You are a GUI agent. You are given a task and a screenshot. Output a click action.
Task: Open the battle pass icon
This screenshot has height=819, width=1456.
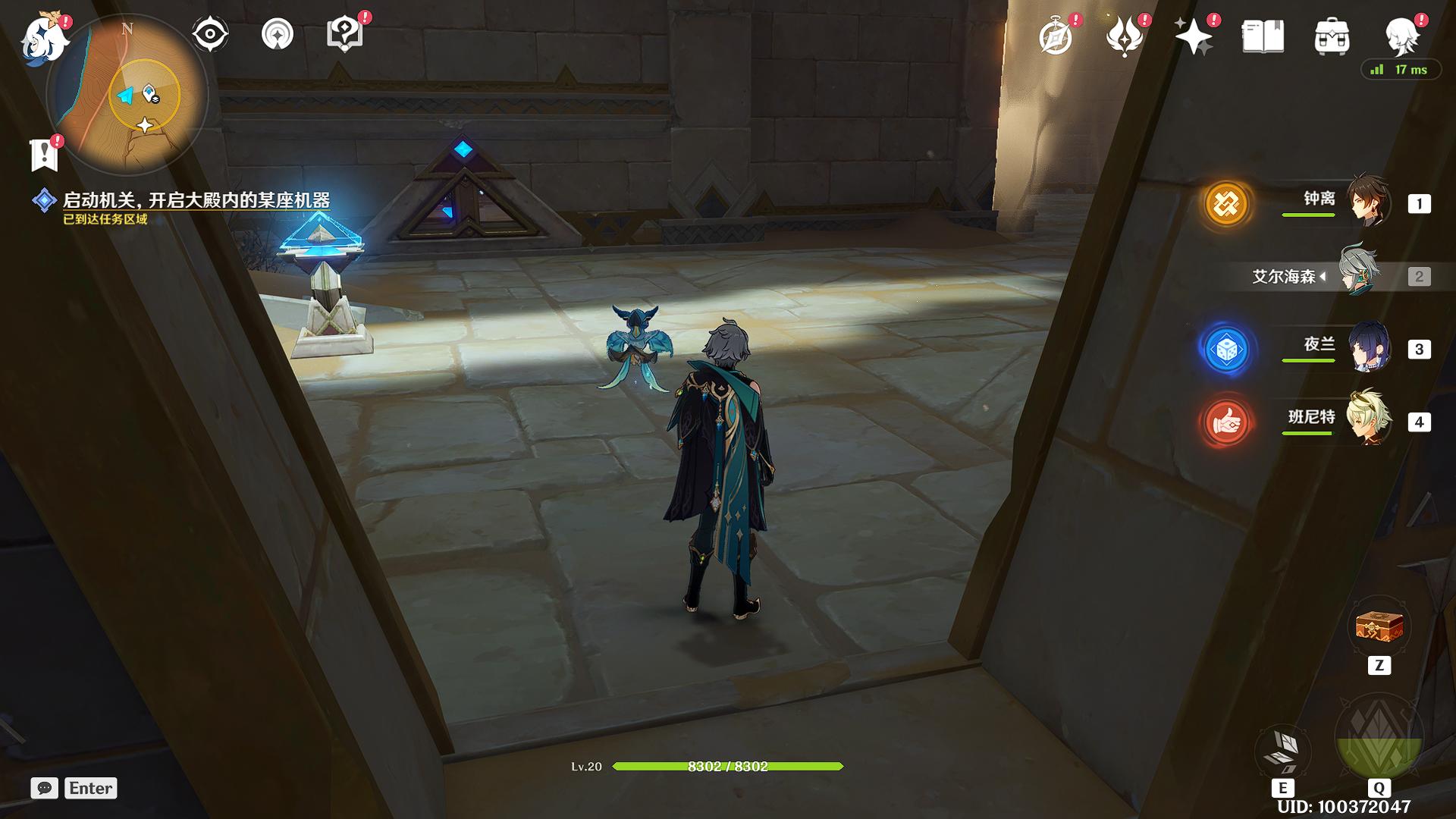1125,36
